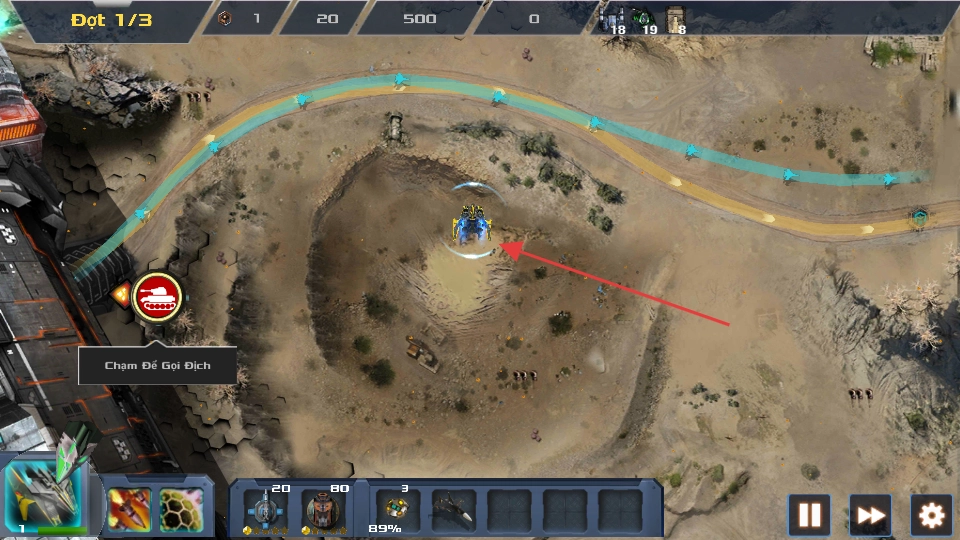Pause the game
Image resolution: width=960 pixels, height=540 pixels.
(x=809, y=515)
